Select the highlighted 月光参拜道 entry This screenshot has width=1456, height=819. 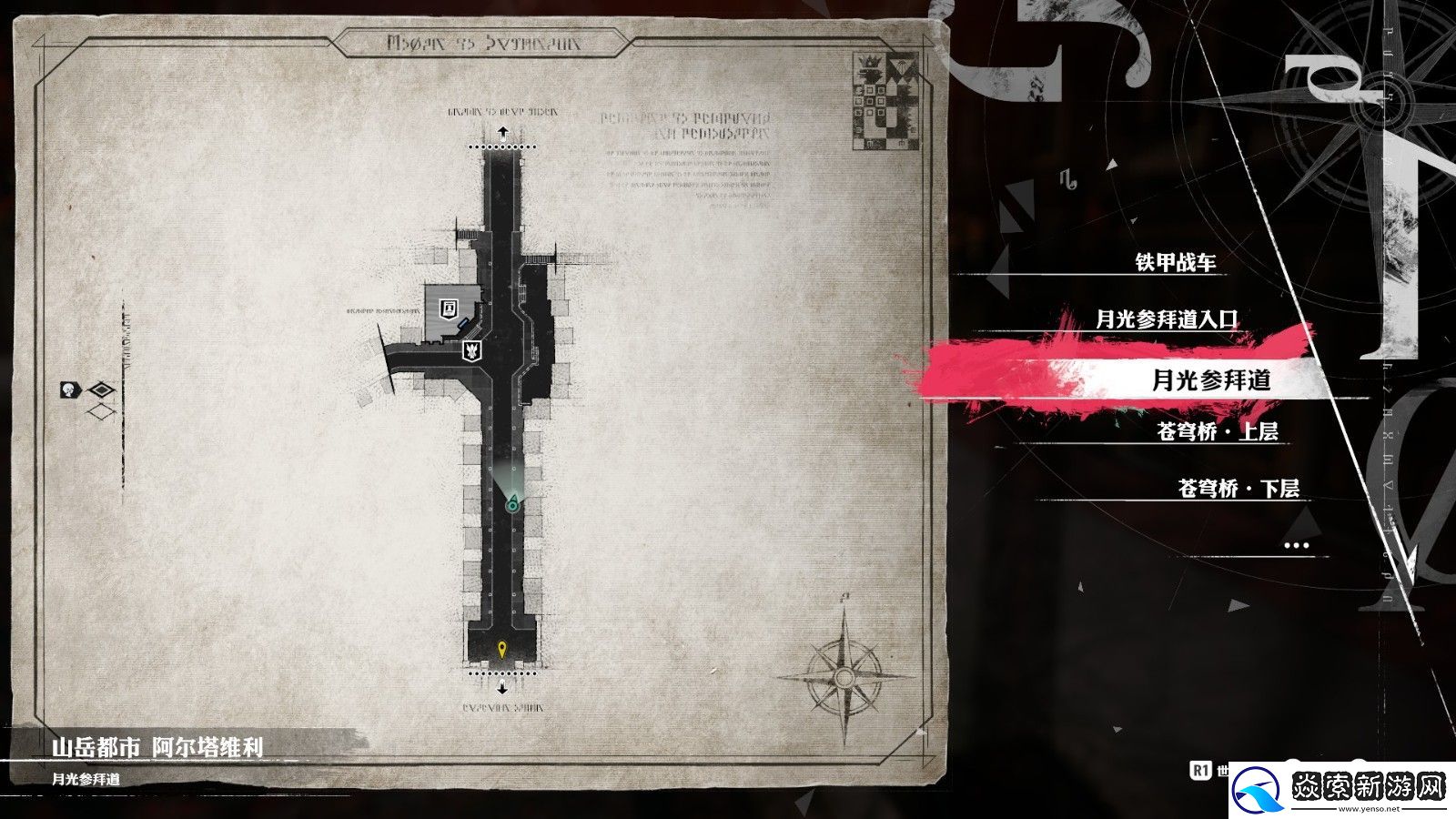pyautogui.click(x=1210, y=379)
